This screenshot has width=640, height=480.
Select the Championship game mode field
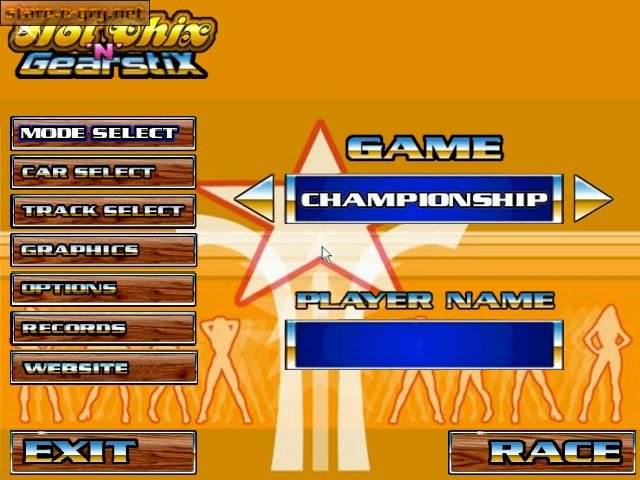(424, 198)
